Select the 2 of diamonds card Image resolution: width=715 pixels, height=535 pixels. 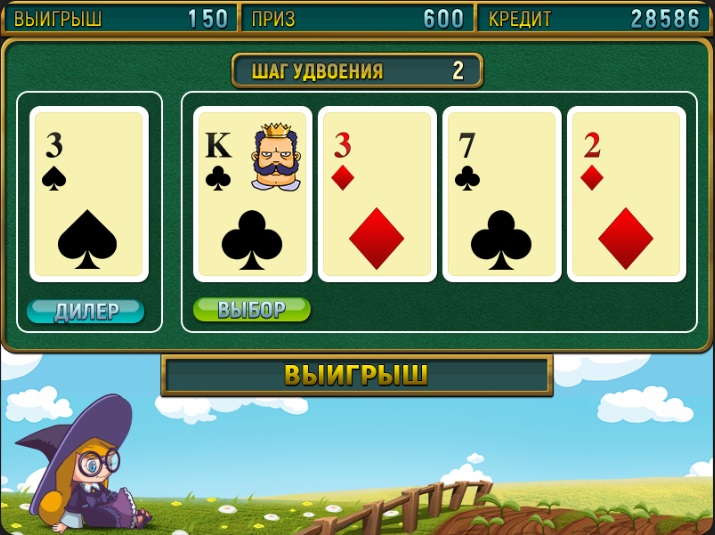coord(626,194)
